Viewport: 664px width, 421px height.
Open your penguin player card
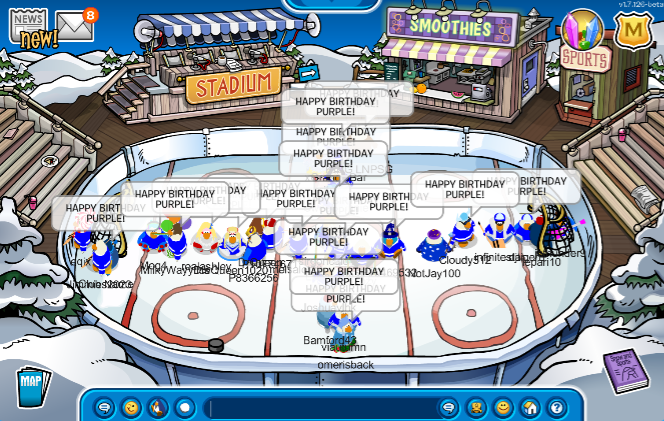point(477,408)
